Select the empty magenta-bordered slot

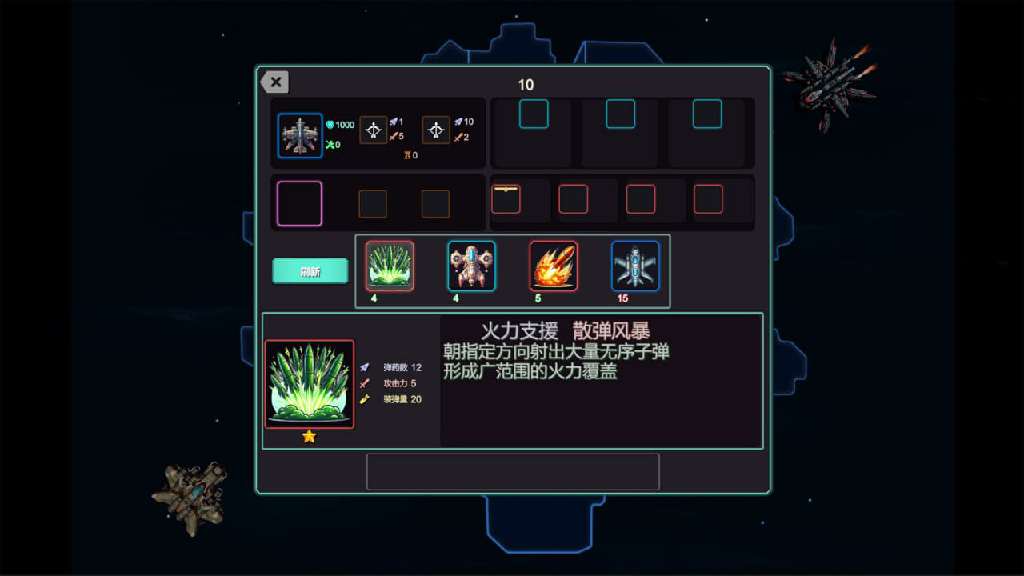click(299, 203)
